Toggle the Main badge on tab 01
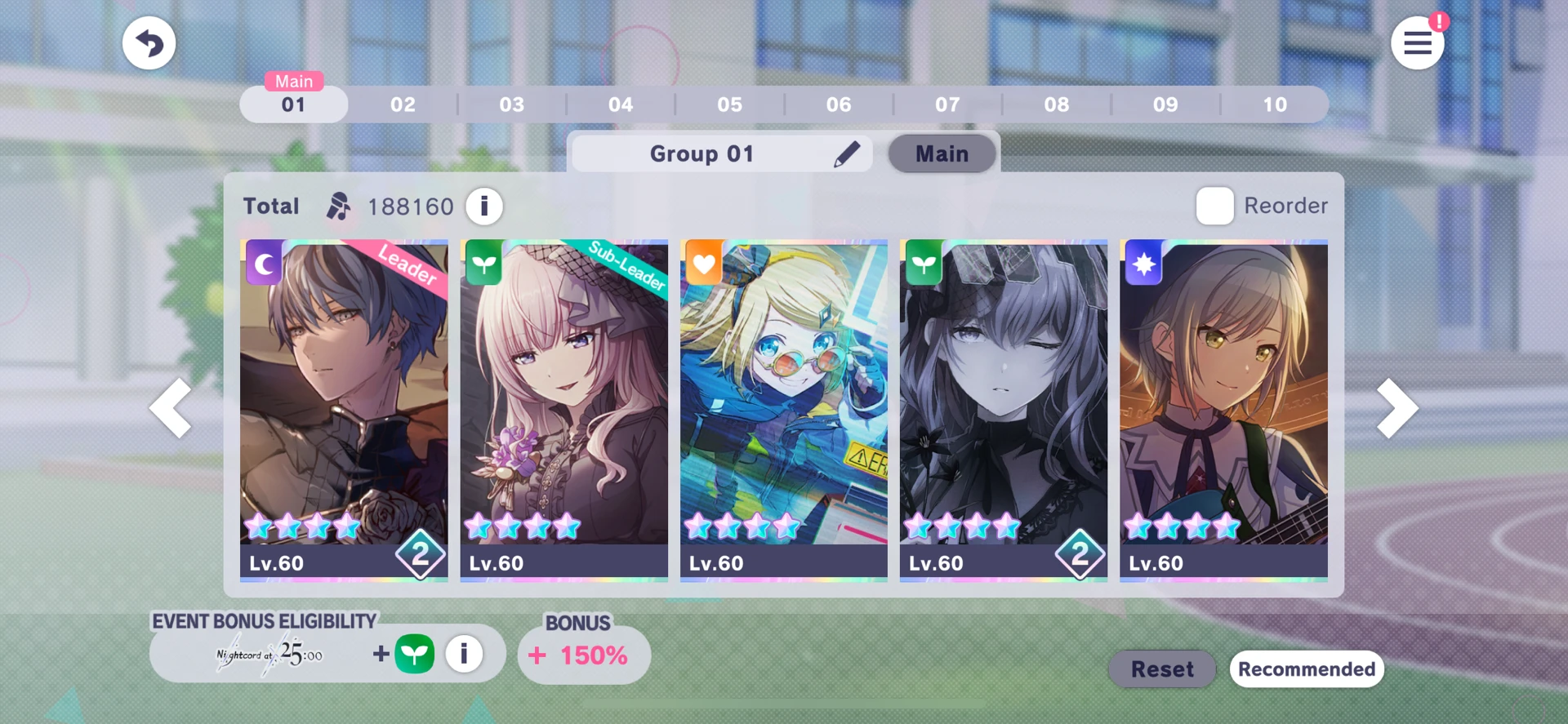The height and width of the screenshot is (724, 1568). [293, 81]
